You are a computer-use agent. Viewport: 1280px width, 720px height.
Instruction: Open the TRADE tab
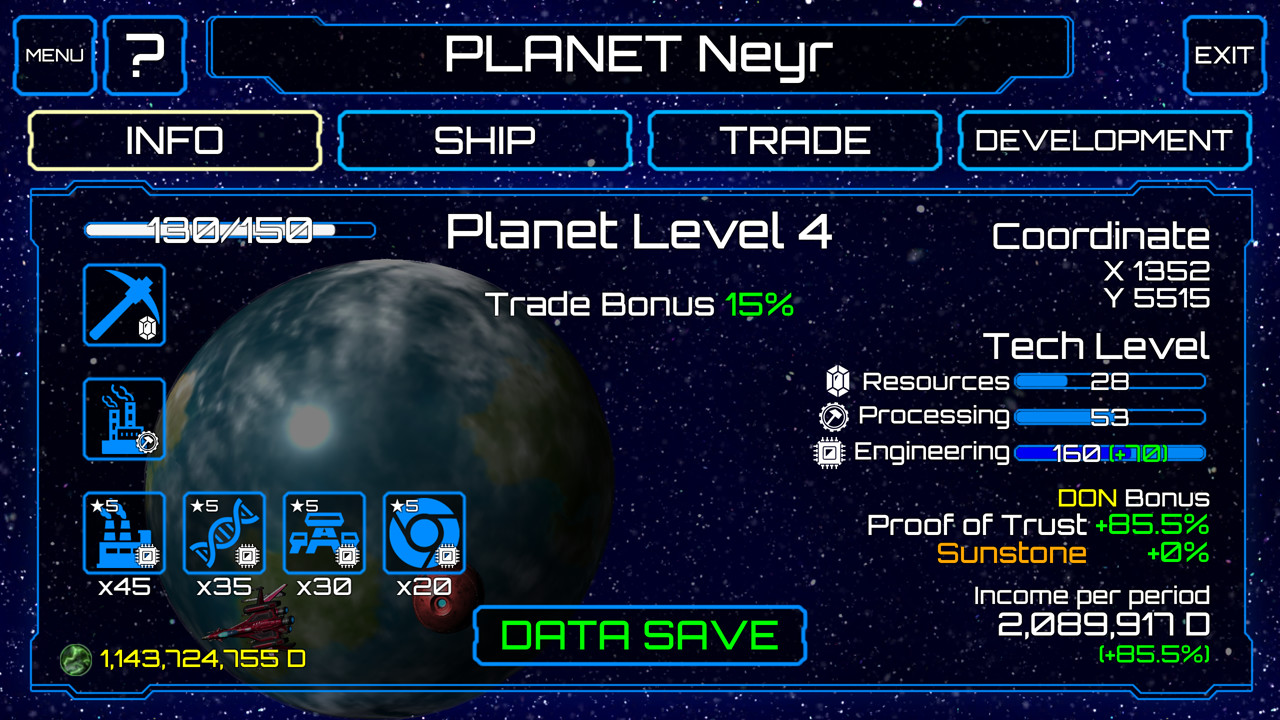pyautogui.click(x=794, y=140)
